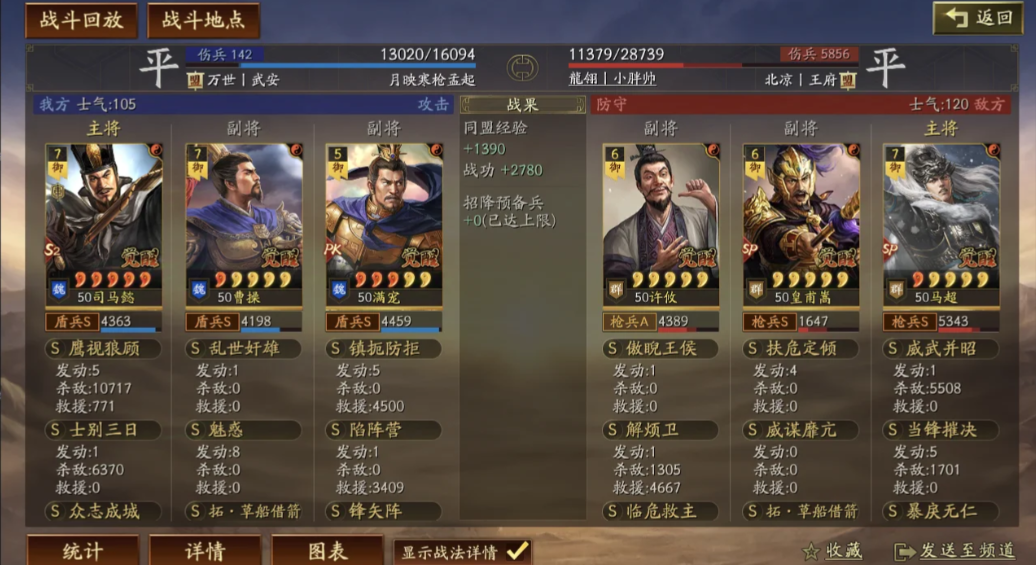Open the 统计 statistics view
Image resolution: width=1036 pixels, height=565 pixels.
pos(83,551)
